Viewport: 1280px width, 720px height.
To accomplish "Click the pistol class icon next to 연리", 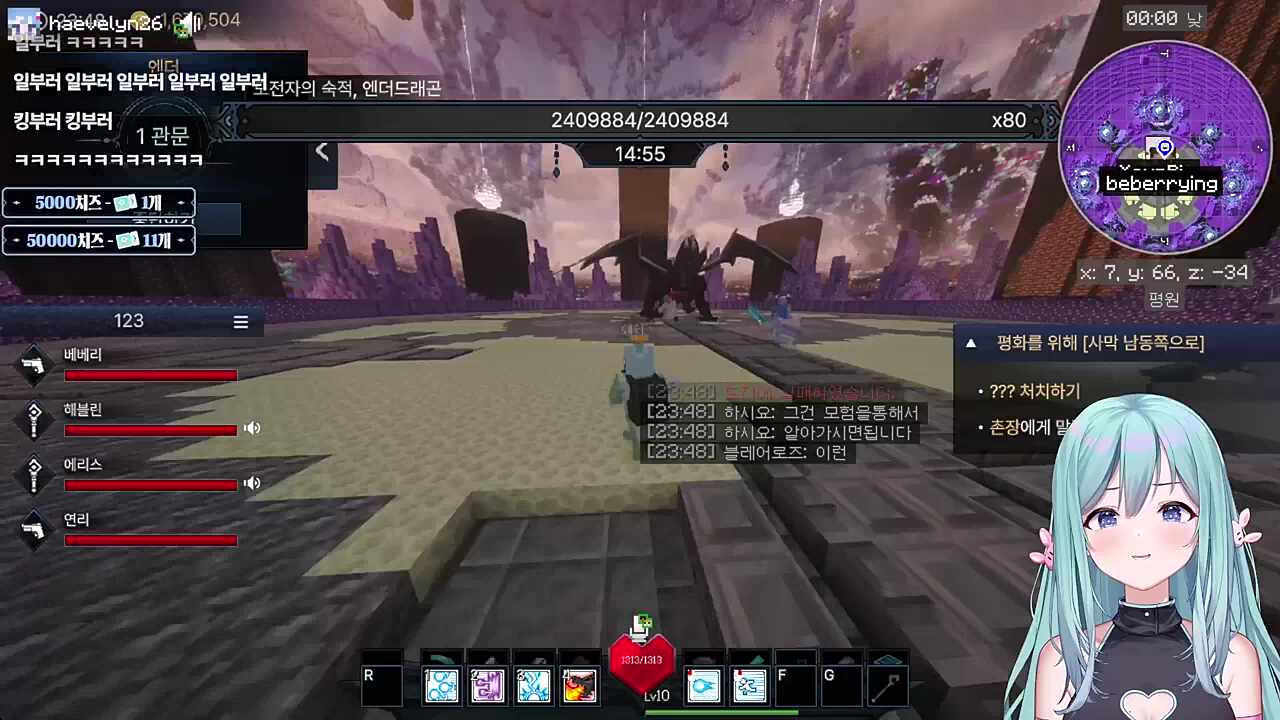I will coord(33,530).
